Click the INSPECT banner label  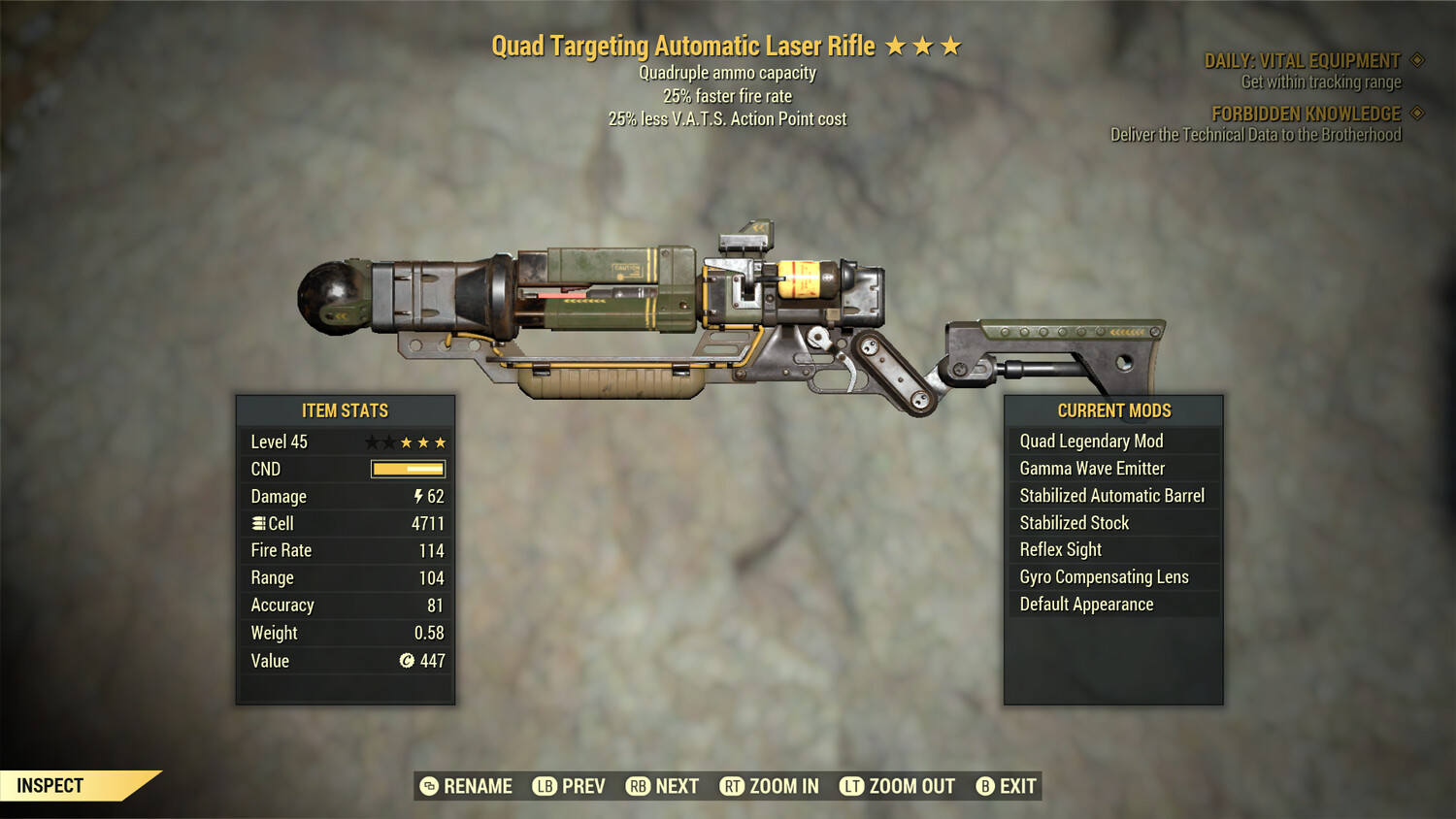[x=50, y=785]
